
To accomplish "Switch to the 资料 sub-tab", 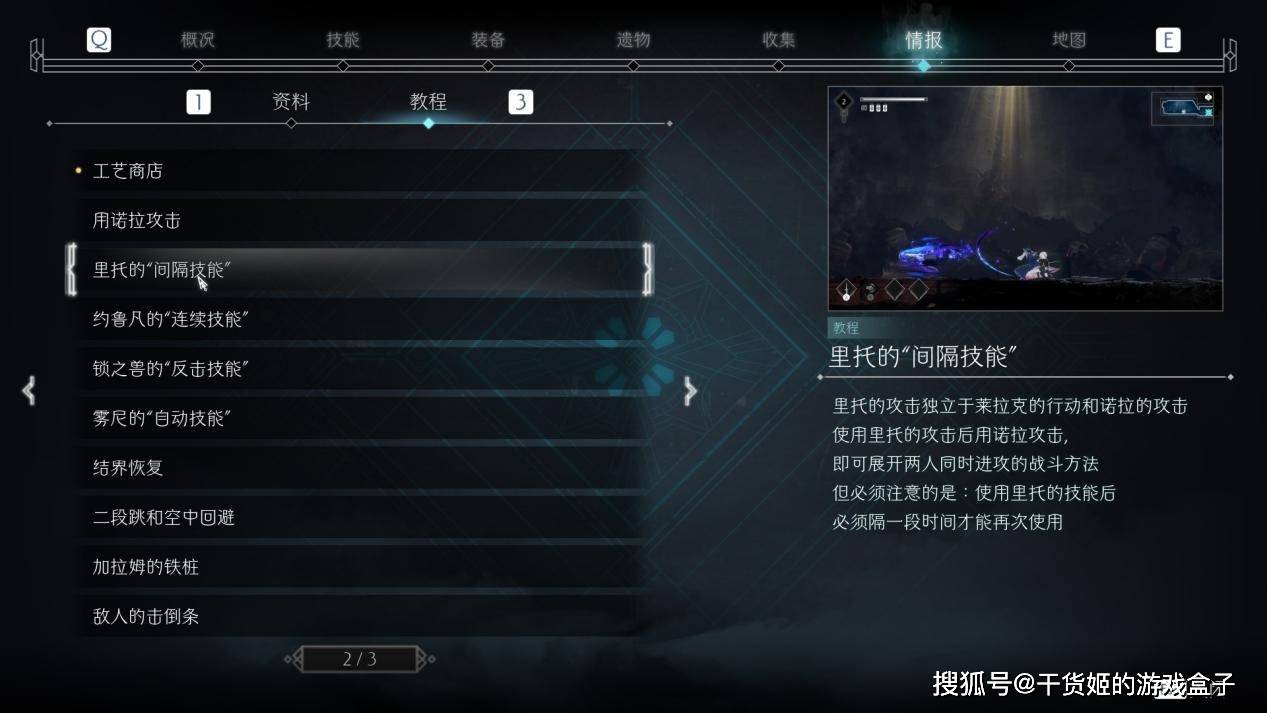I will click(291, 102).
